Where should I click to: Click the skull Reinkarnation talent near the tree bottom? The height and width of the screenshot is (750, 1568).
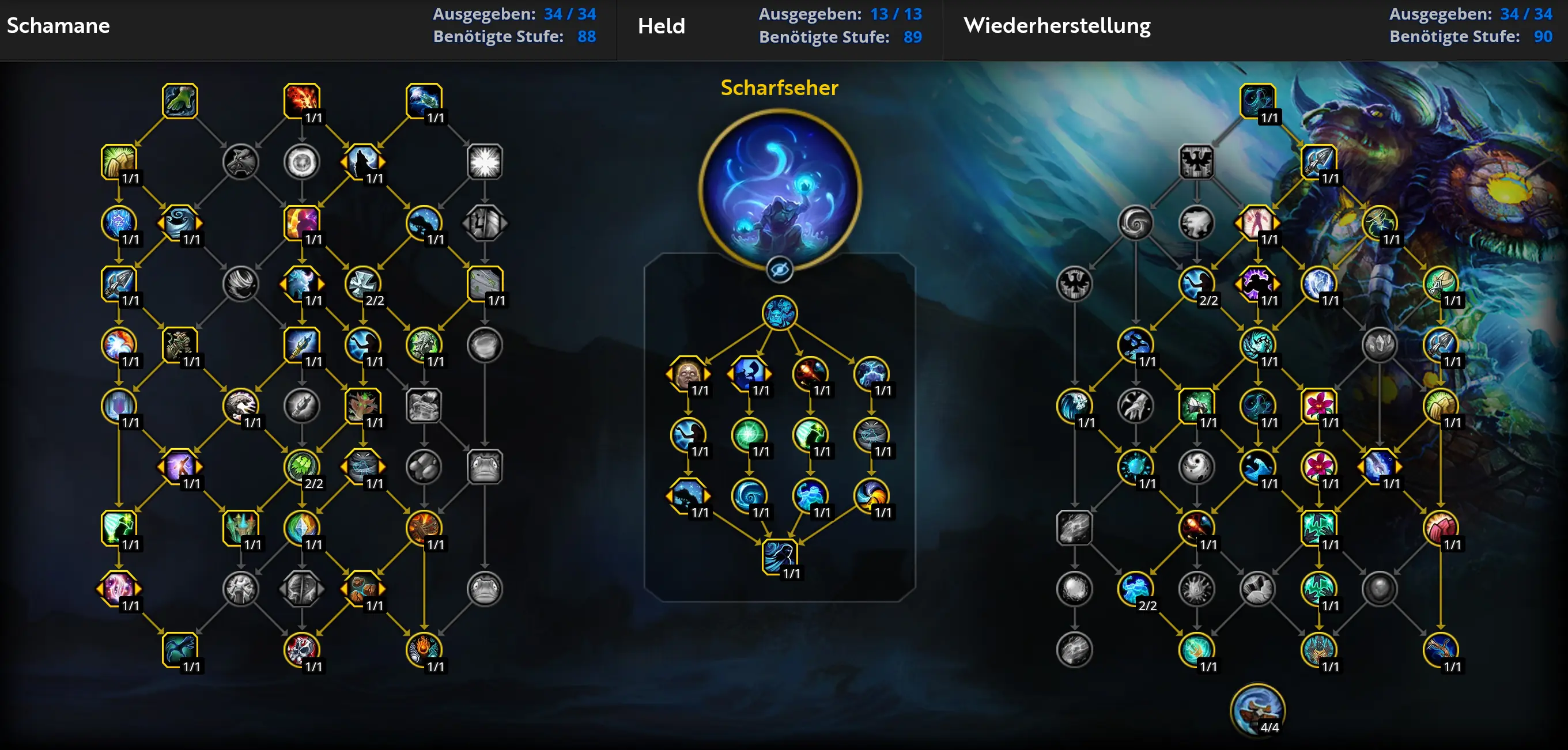[303, 650]
